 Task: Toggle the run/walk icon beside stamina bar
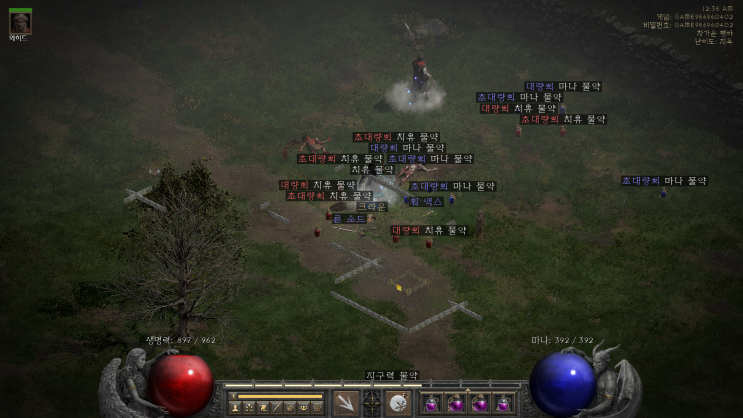tap(232, 396)
